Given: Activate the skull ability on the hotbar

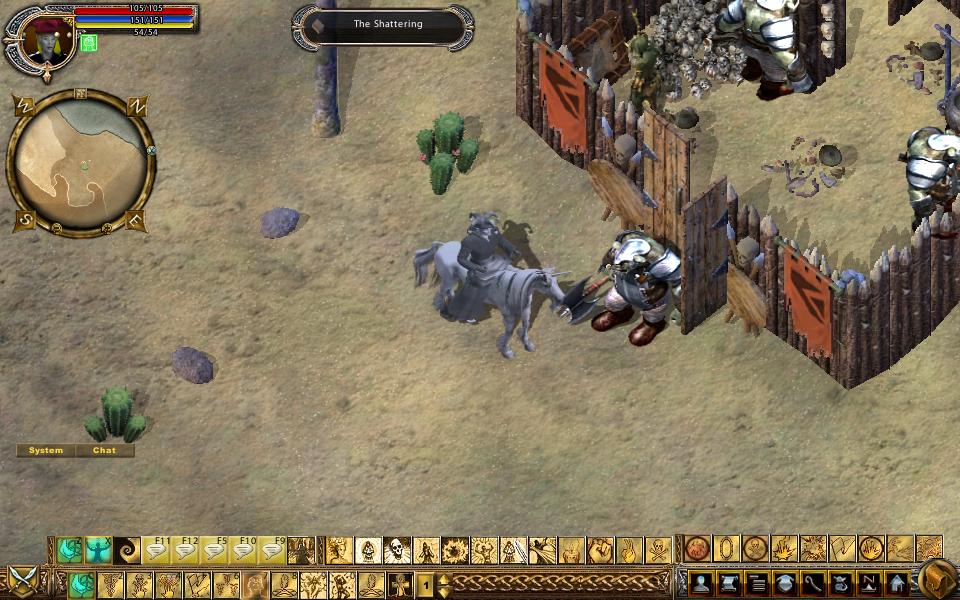Looking at the screenshot, I should (398, 550).
